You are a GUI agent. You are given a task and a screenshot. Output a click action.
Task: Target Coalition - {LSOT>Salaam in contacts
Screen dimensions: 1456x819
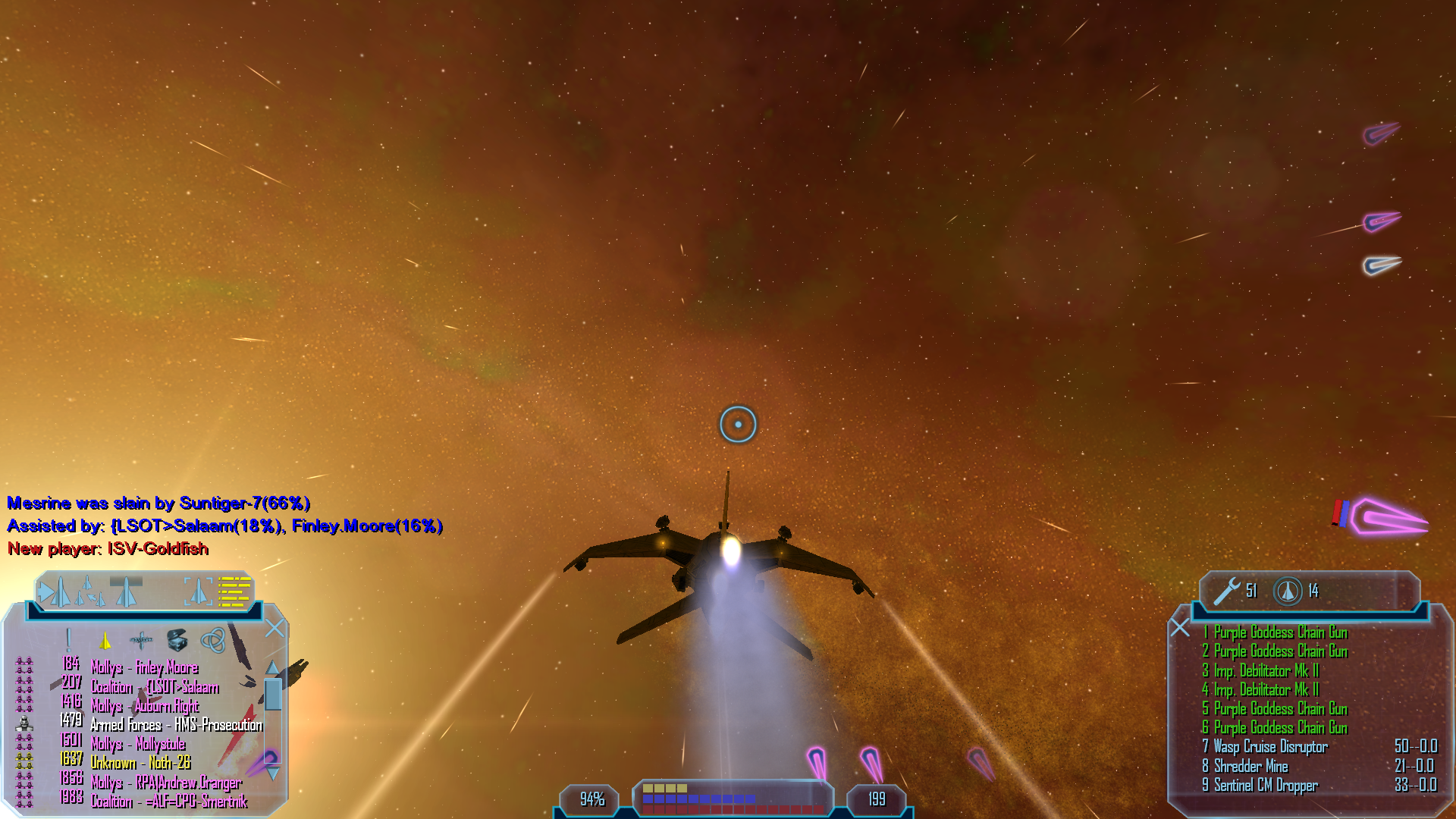(x=154, y=687)
